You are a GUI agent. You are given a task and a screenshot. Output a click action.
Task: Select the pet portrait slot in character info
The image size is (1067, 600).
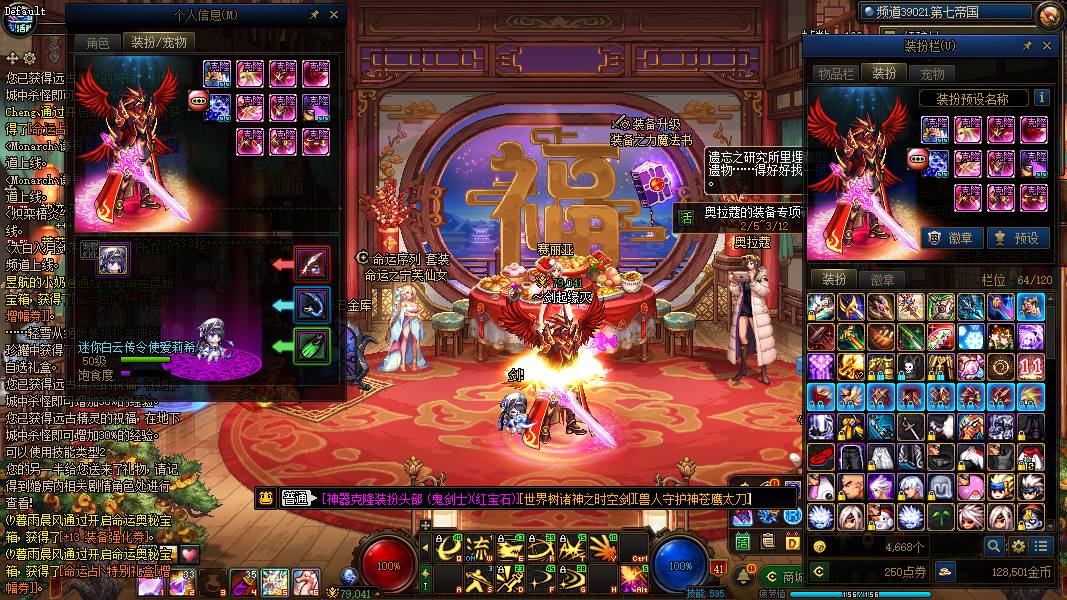pyautogui.click(x=112, y=260)
